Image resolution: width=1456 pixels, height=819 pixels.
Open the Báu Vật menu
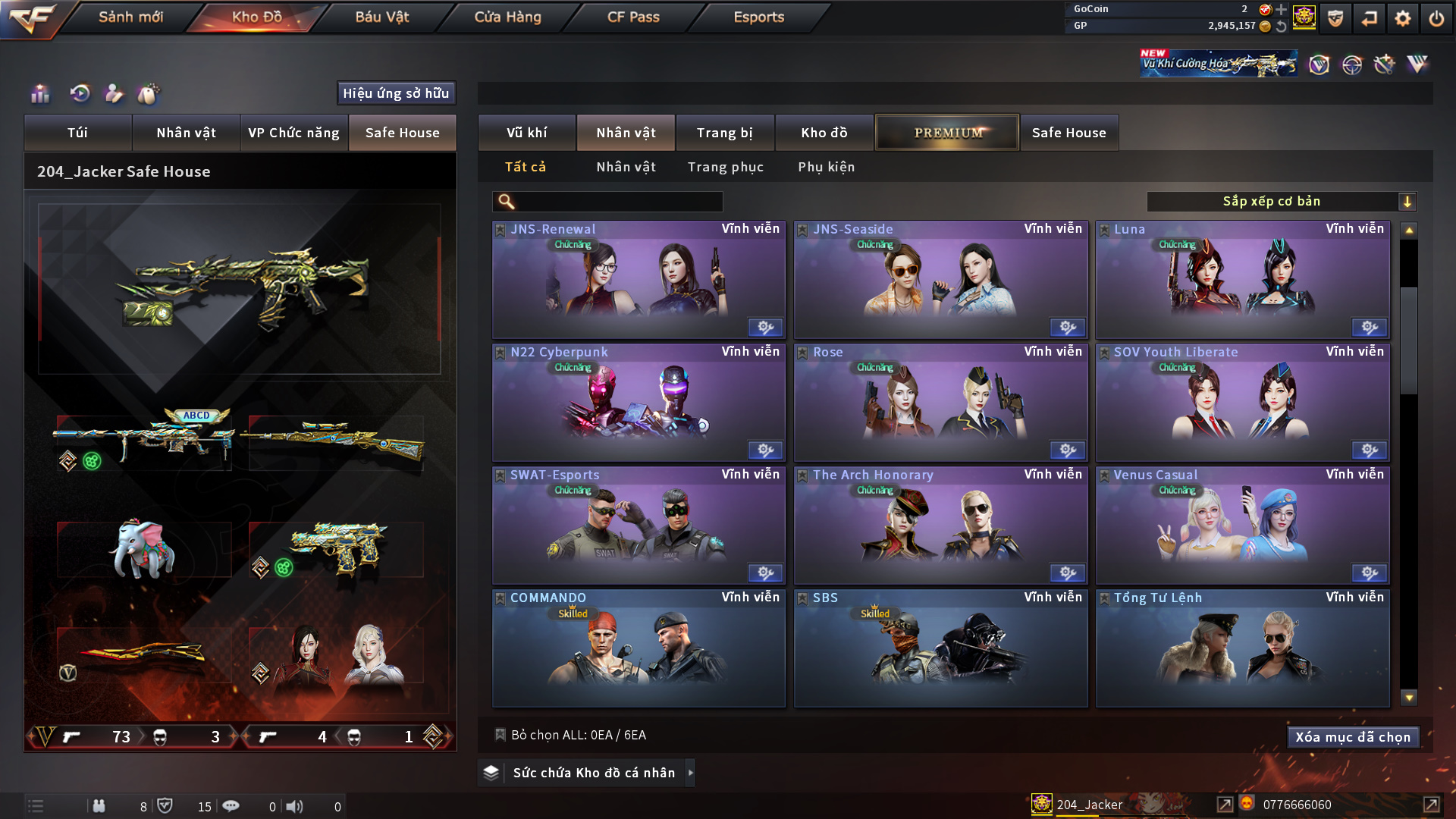pos(381,17)
